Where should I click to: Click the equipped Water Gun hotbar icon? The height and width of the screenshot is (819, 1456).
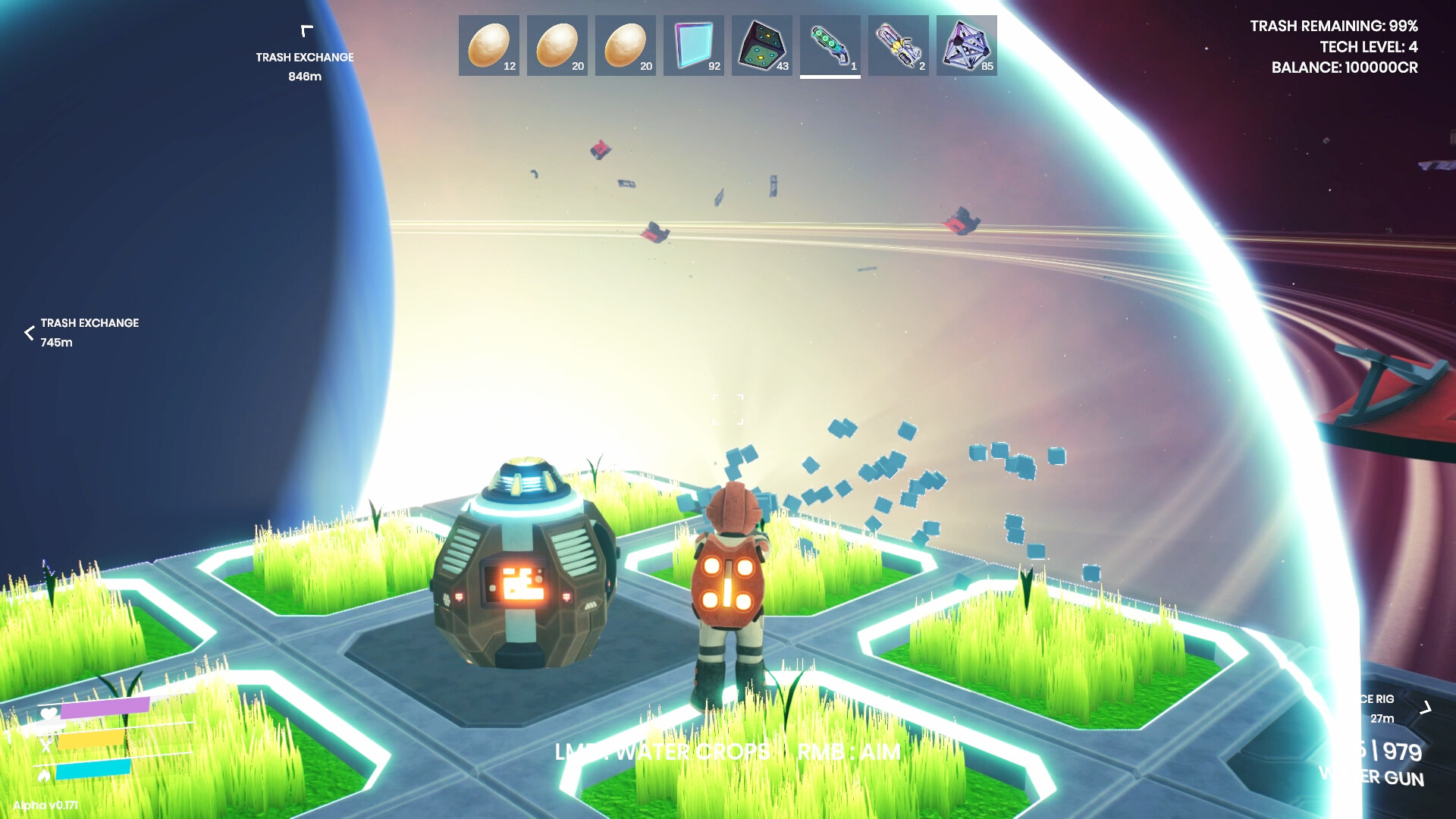830,45
